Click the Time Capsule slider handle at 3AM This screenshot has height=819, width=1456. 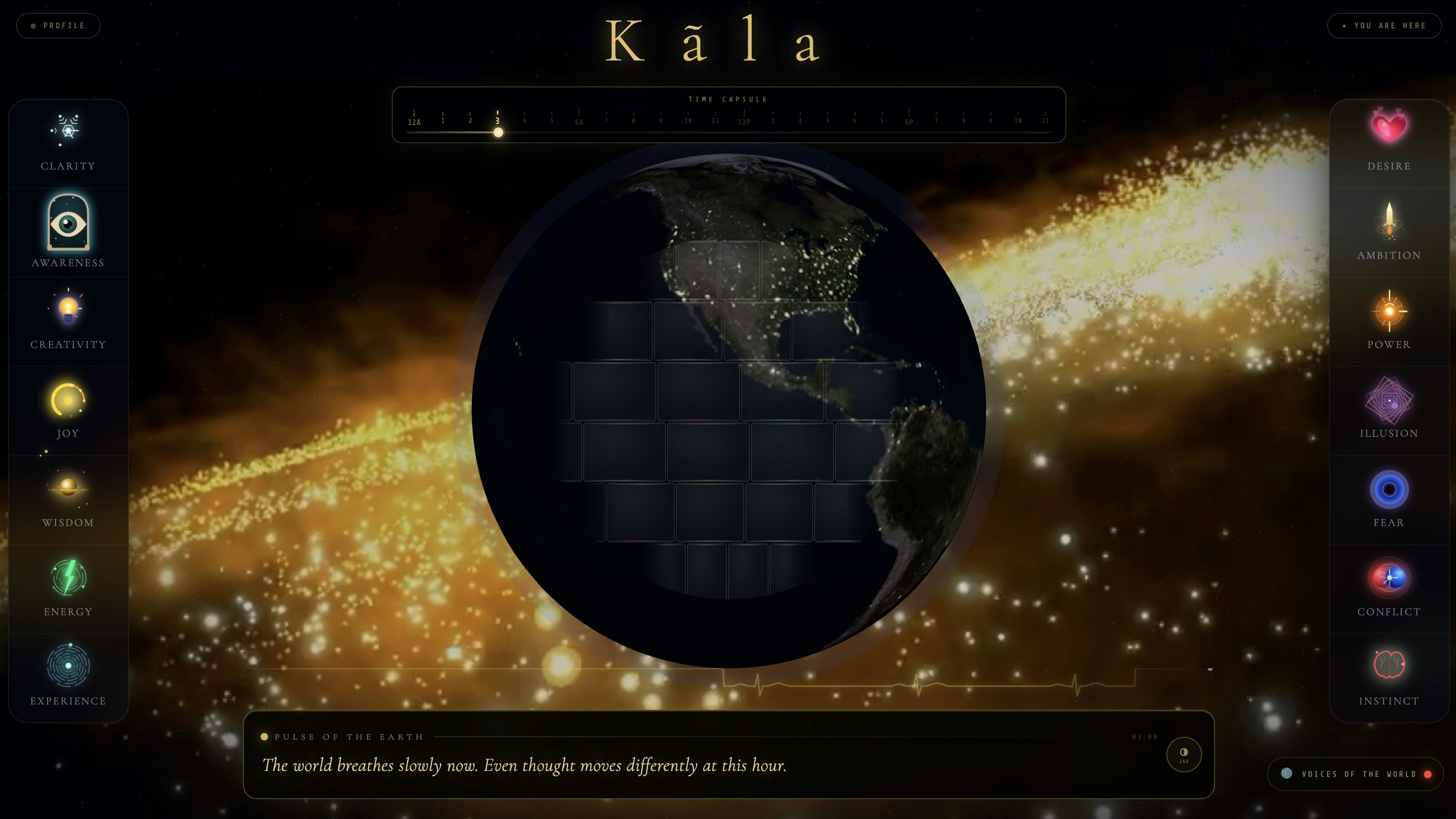tap(498, 132)
